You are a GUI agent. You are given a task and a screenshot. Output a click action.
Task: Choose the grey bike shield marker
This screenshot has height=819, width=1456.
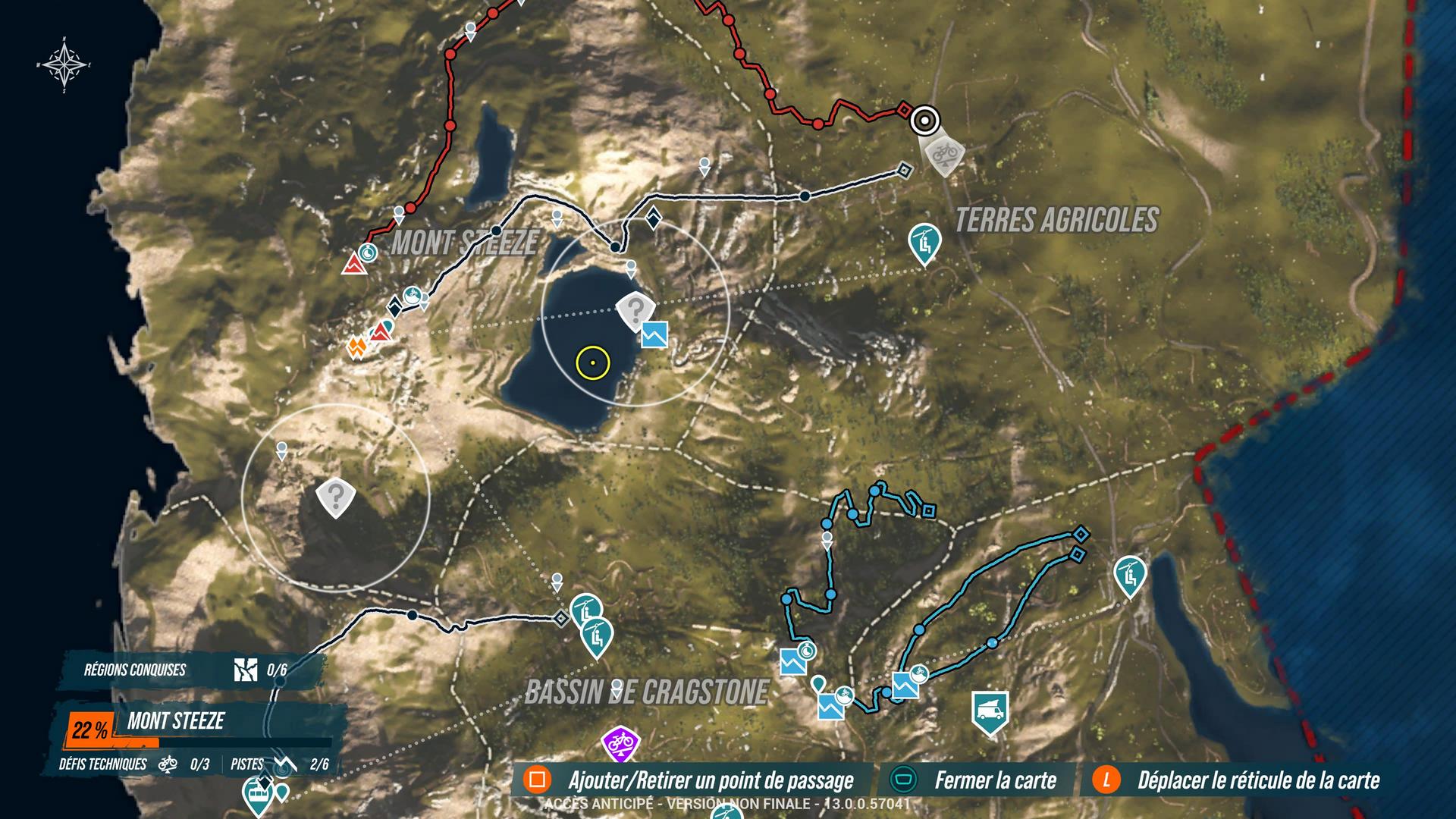point(943,154)
